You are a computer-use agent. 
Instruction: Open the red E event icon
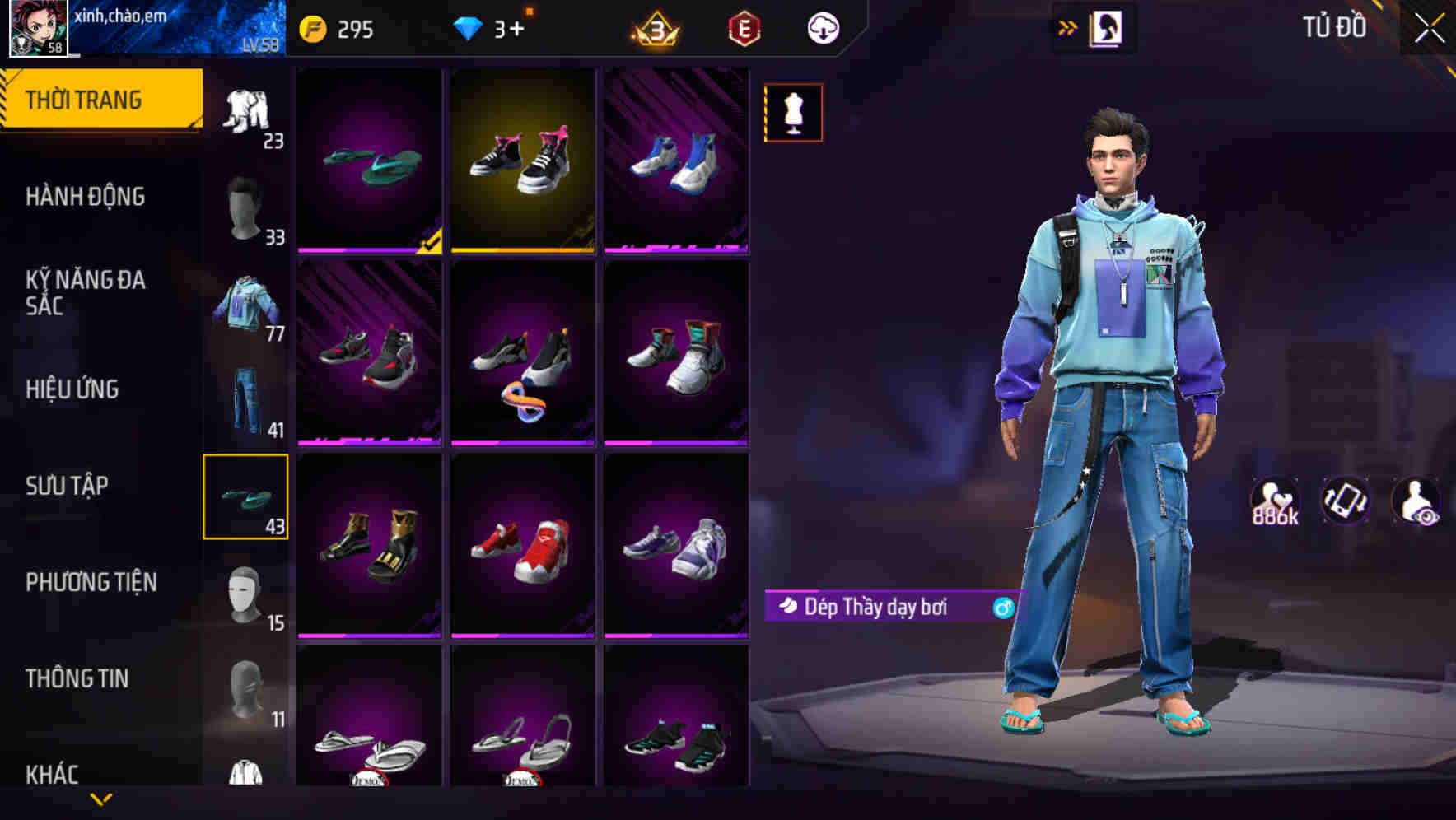[x=740, y=27]
